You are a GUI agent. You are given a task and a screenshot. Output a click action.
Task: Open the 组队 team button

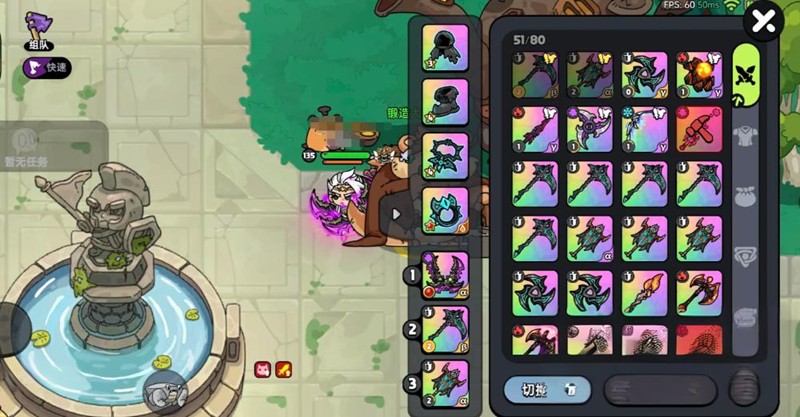click(38, 32)
